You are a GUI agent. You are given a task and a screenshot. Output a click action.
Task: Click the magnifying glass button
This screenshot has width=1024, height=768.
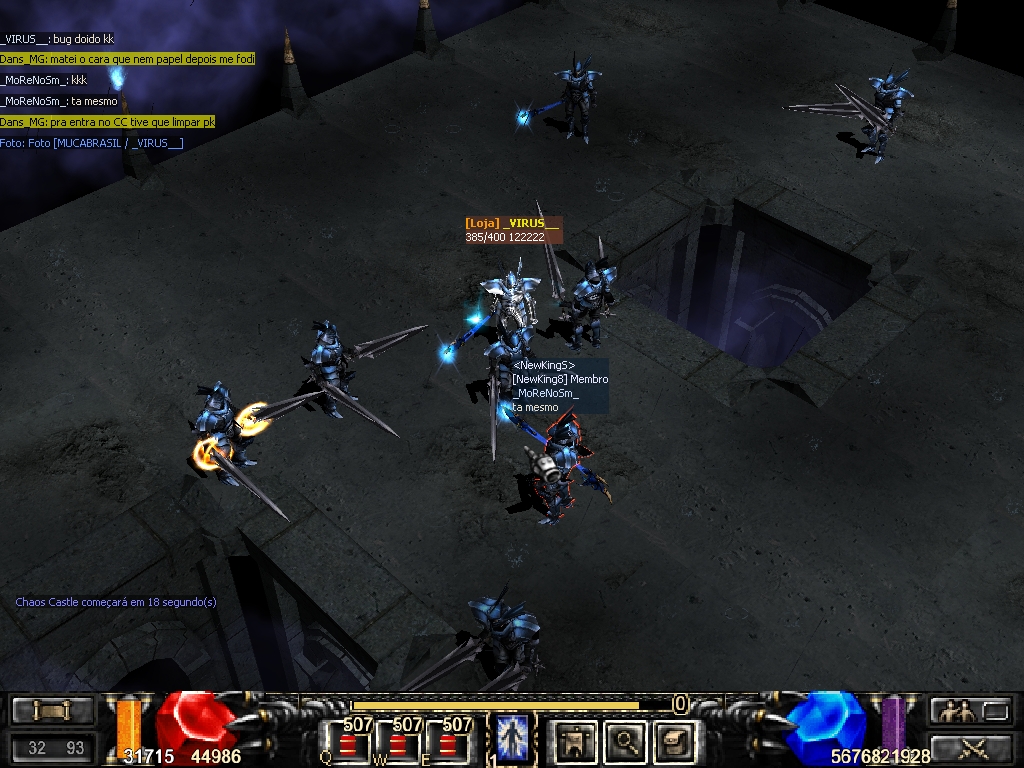(x=627, y=741)
